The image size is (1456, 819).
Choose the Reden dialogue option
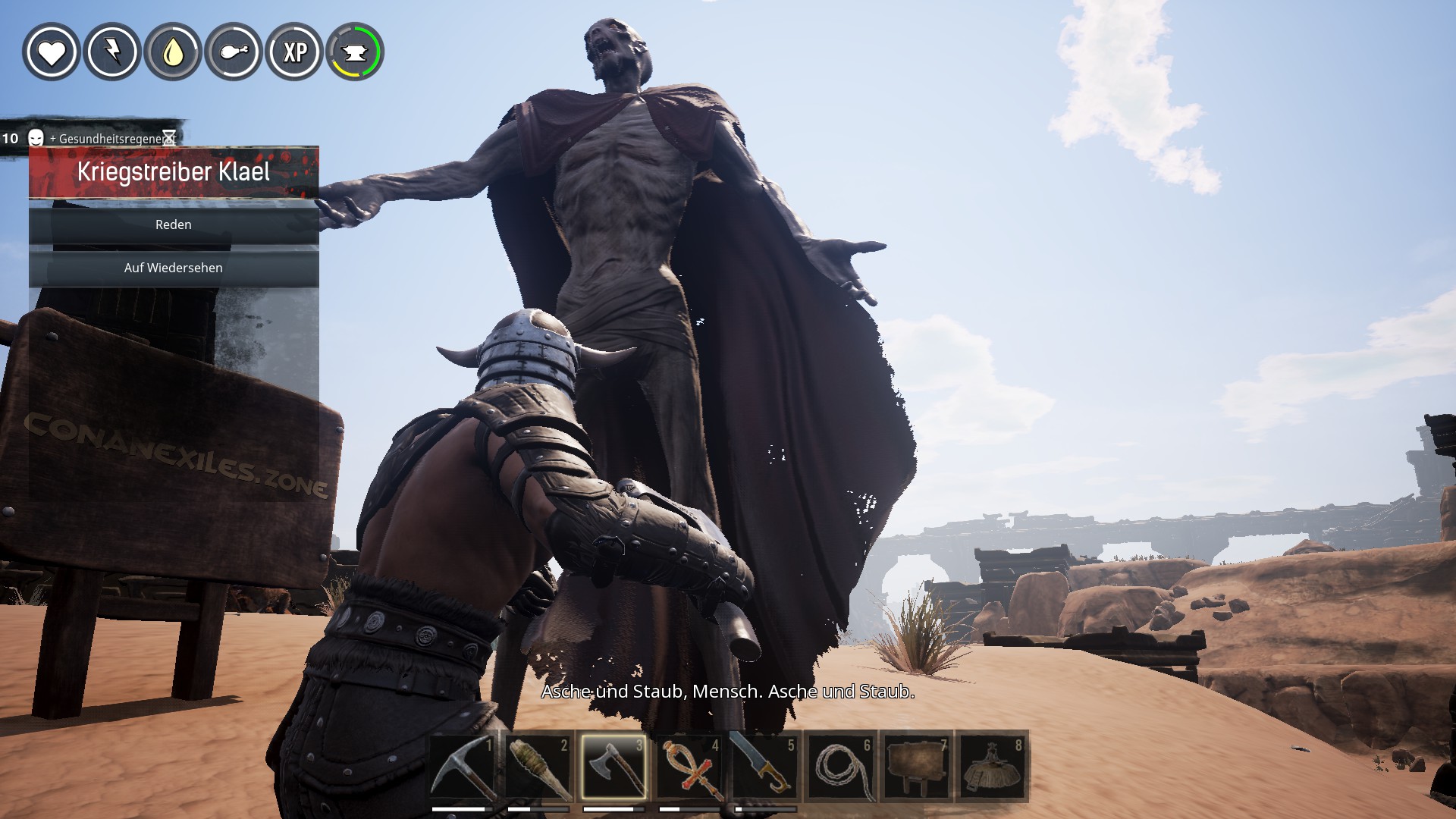[x=174, y=225]
